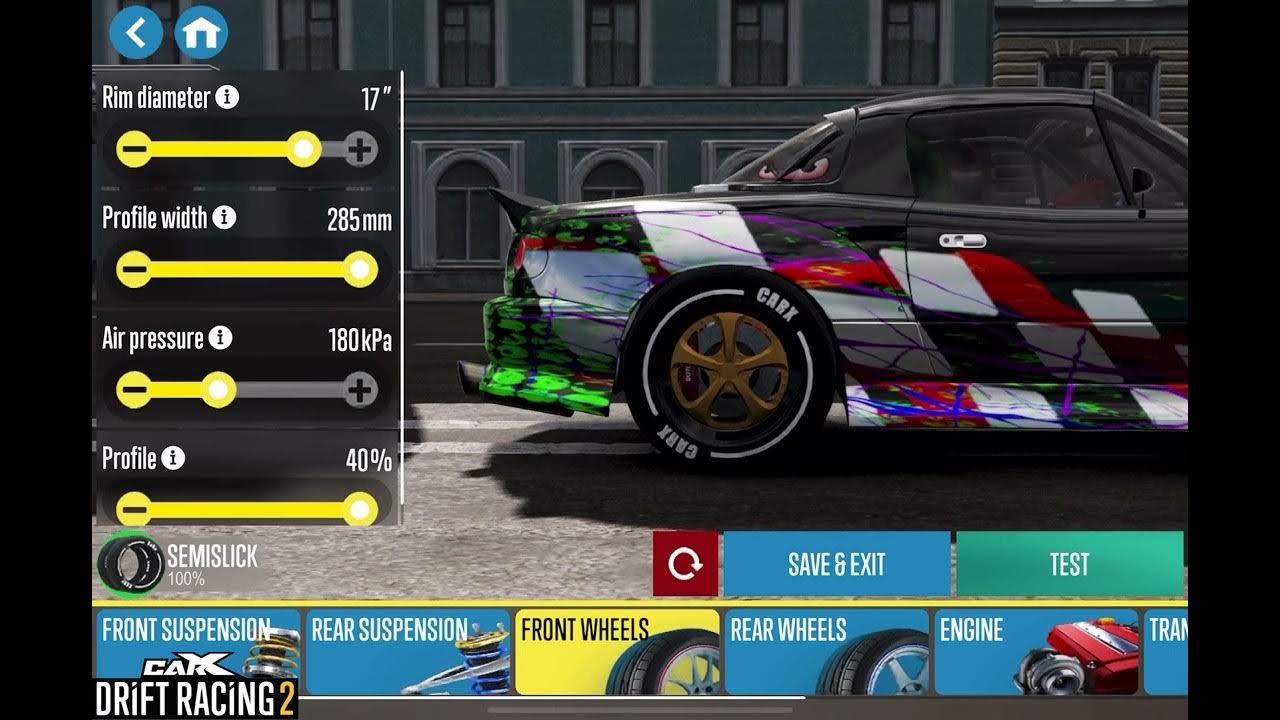Reset the tuning with the red button
Screen dimensions: 1280x720
(x=685, y=564)
